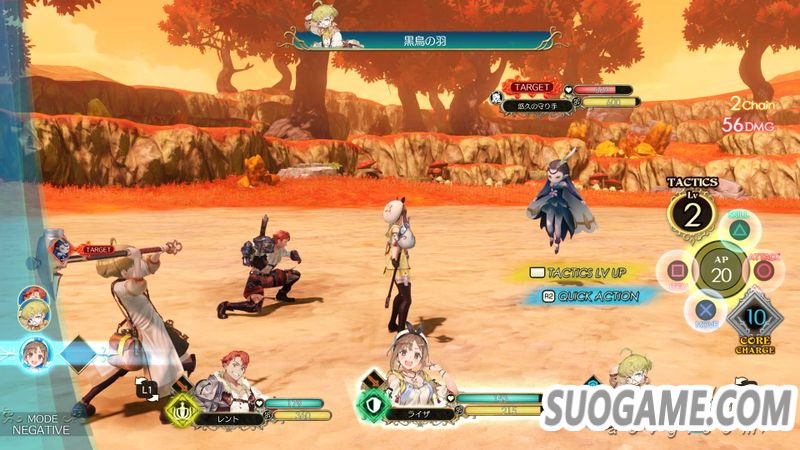Click the SUOGAME.COM watermark
This screenshot has height=450, width=800.
coord(669,410)
